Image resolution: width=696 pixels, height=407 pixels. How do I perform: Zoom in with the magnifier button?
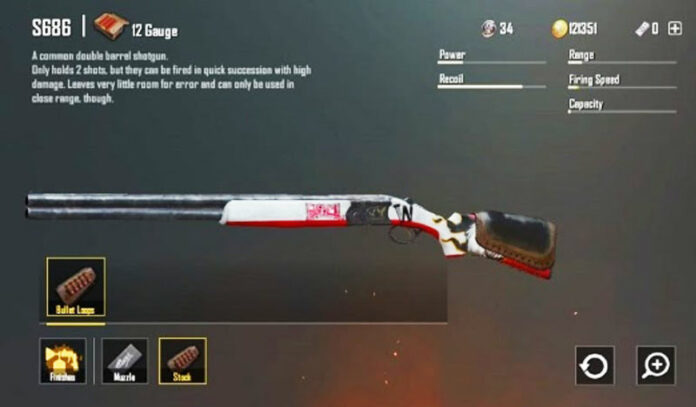656,366
